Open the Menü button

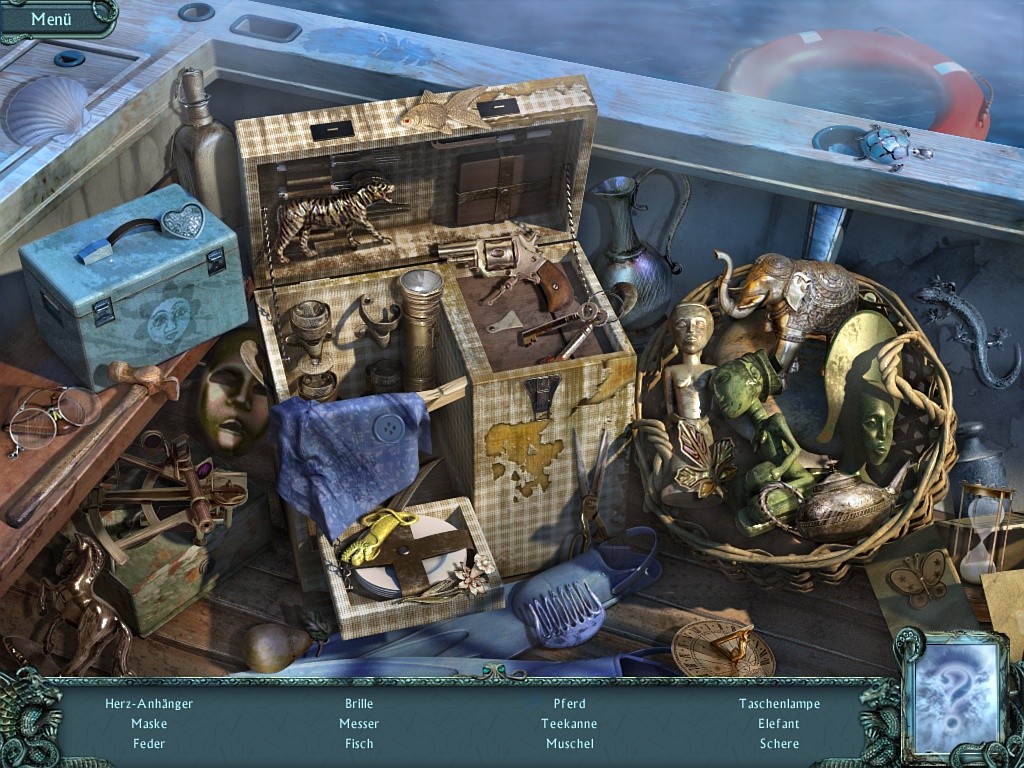pos(51,18)
